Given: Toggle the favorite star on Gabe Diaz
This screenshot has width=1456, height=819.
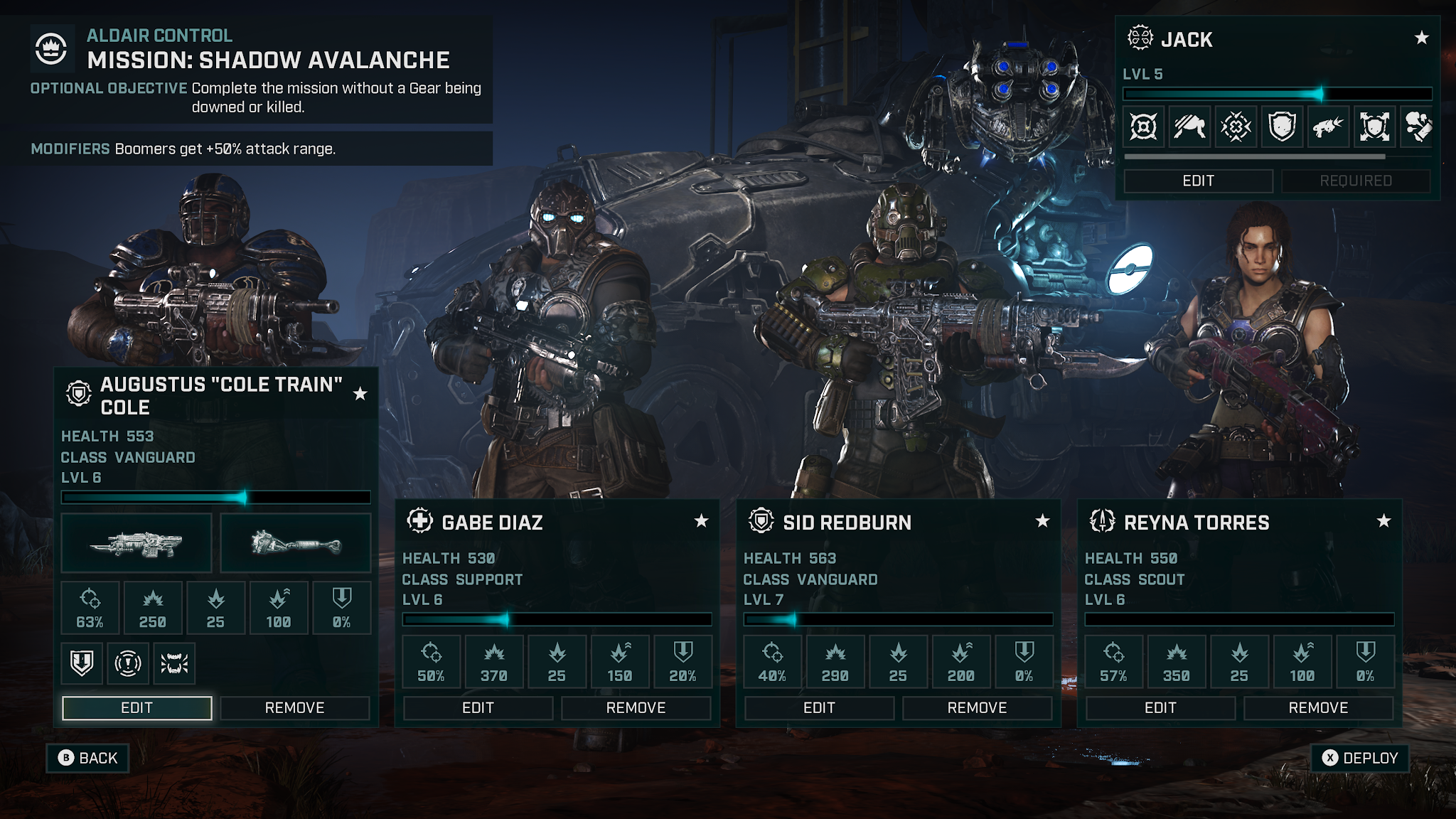Looking at the screenshot, I should coord(701,521).
